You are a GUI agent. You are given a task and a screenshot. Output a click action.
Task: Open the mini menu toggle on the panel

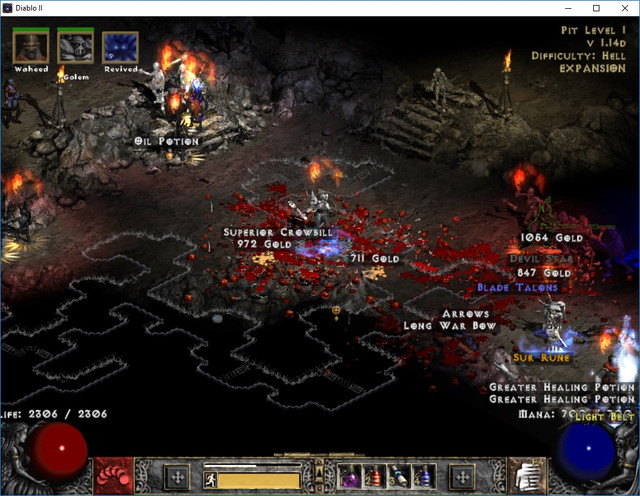point(319,470)
